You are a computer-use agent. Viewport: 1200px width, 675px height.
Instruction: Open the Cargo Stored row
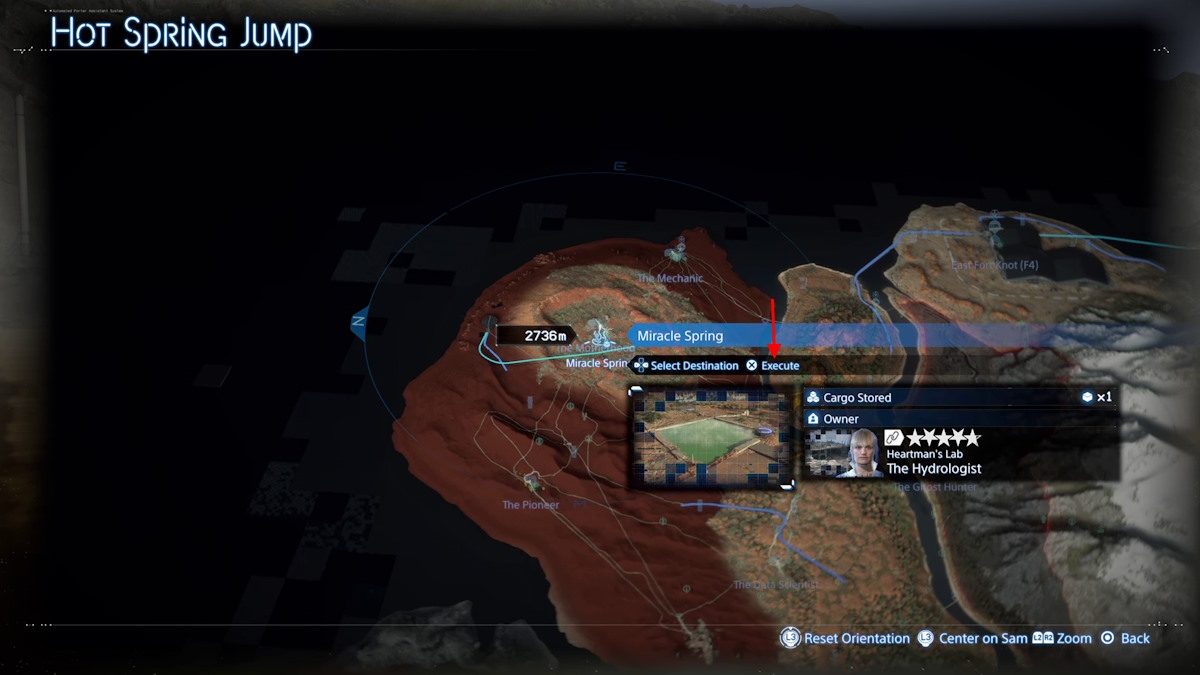pos(960,398)
